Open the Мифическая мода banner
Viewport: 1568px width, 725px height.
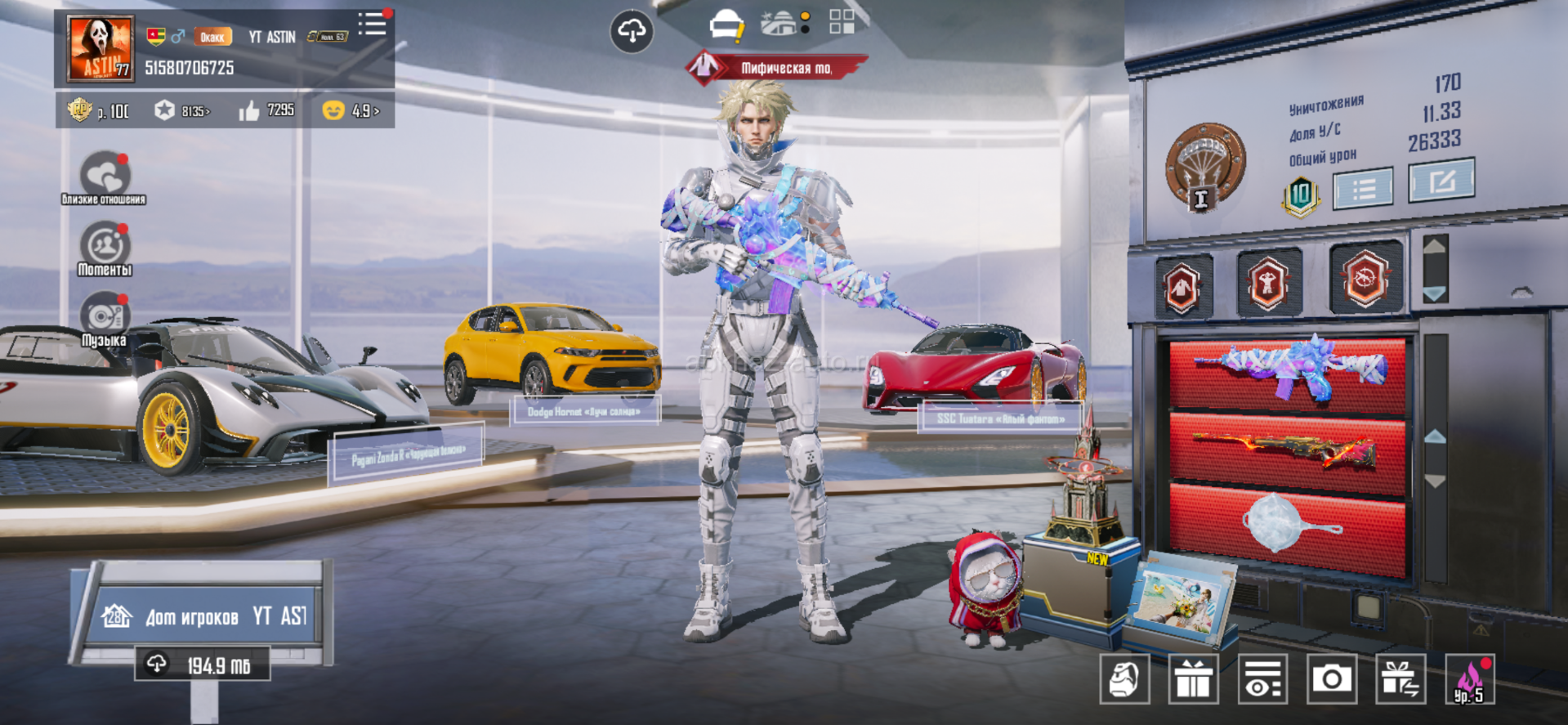tap(776, 68)
